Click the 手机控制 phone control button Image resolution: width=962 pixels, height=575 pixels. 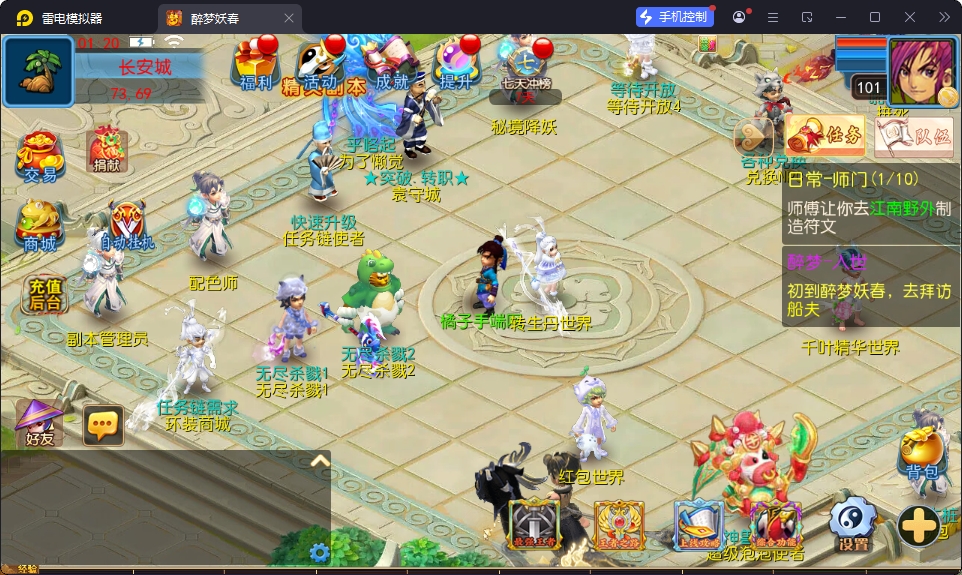pos(674,17)
